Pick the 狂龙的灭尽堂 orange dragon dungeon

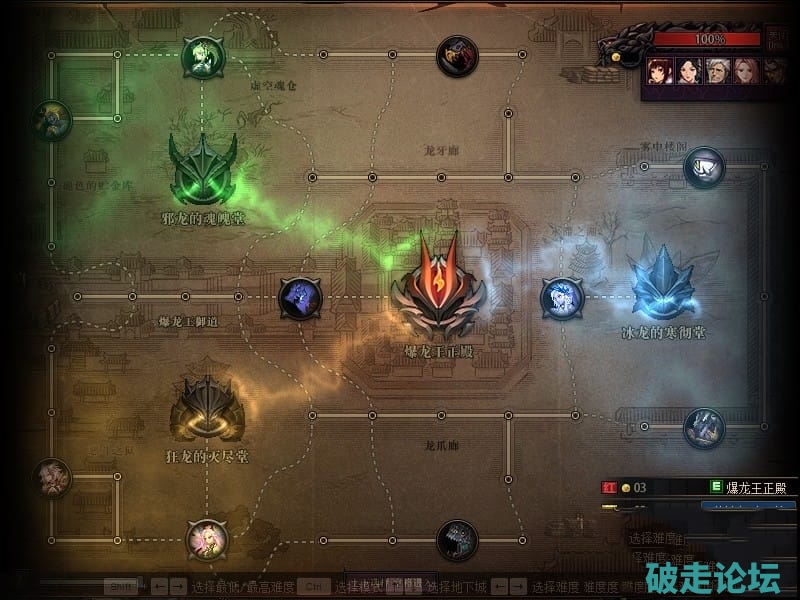[206, 410]
